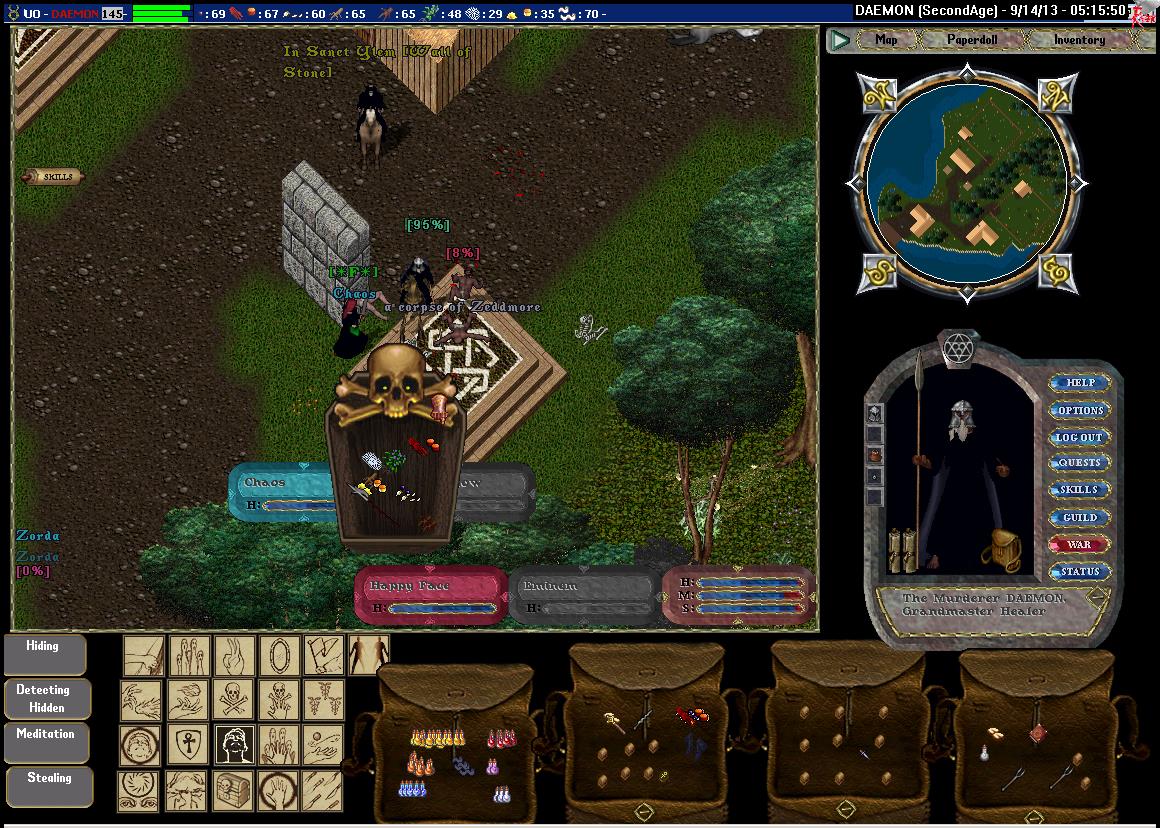
Task: Open the paperdoll HELP button
Action: [1080, 383]
